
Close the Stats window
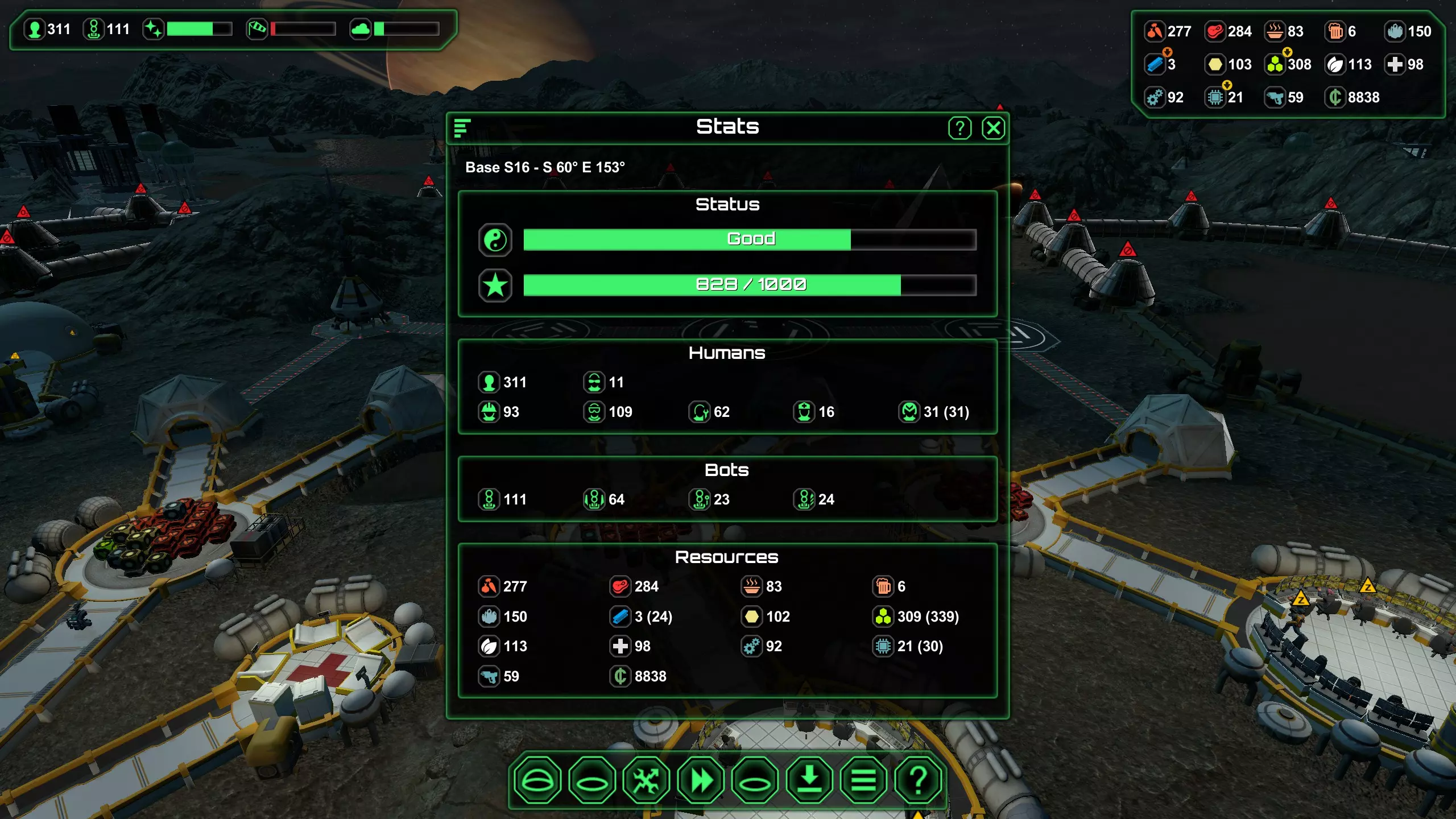993,128
